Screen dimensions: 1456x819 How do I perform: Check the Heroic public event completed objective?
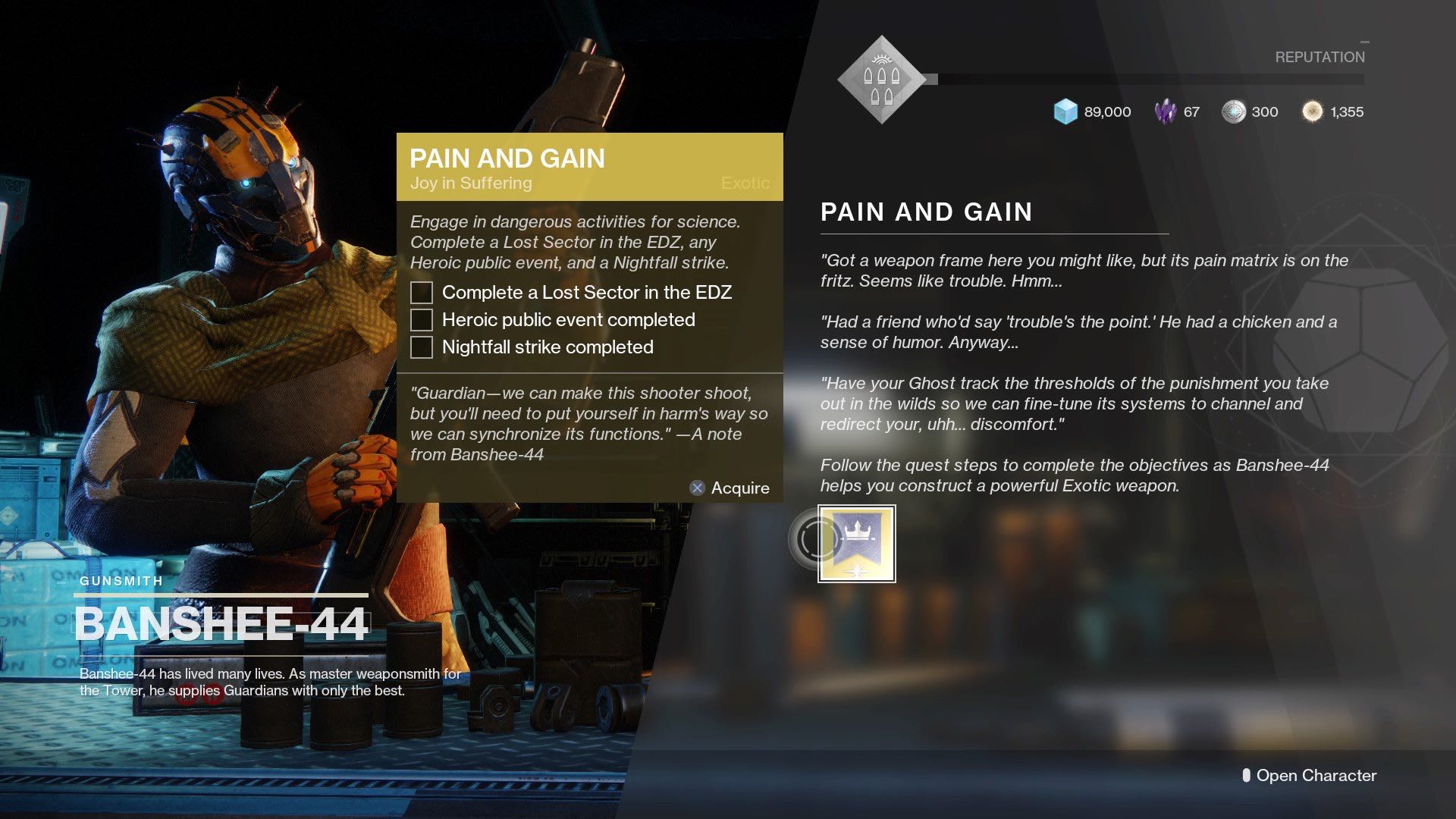(x=421, y=320)
